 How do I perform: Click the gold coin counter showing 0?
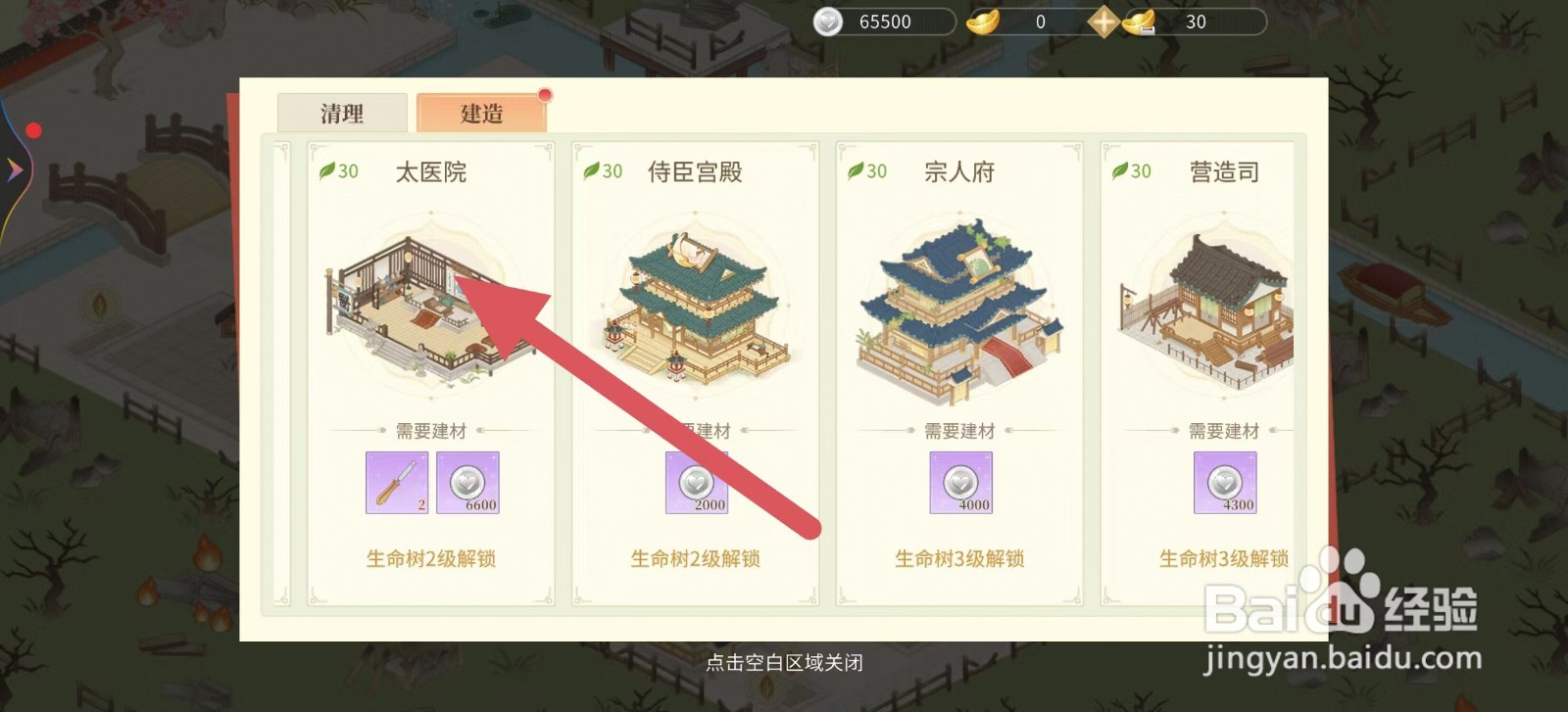click(x=1010, y=21)
